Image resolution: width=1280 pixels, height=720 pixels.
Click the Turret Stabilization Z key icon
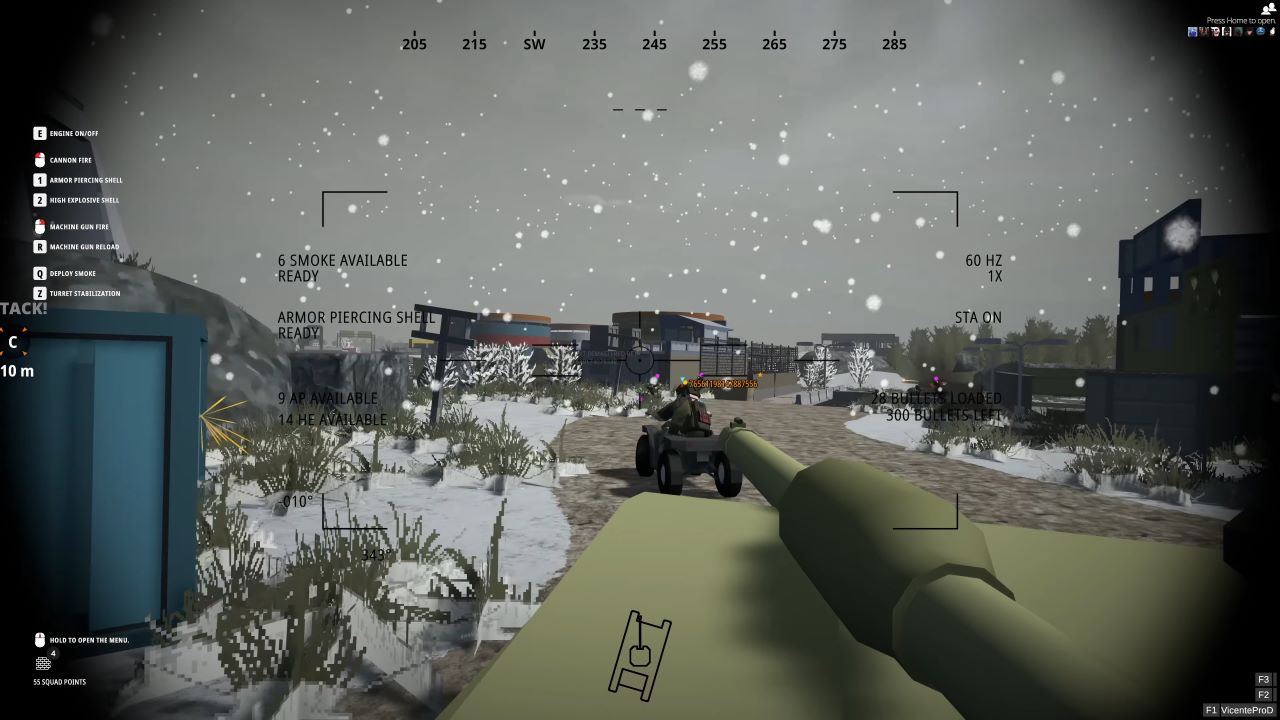coord(38,293)
